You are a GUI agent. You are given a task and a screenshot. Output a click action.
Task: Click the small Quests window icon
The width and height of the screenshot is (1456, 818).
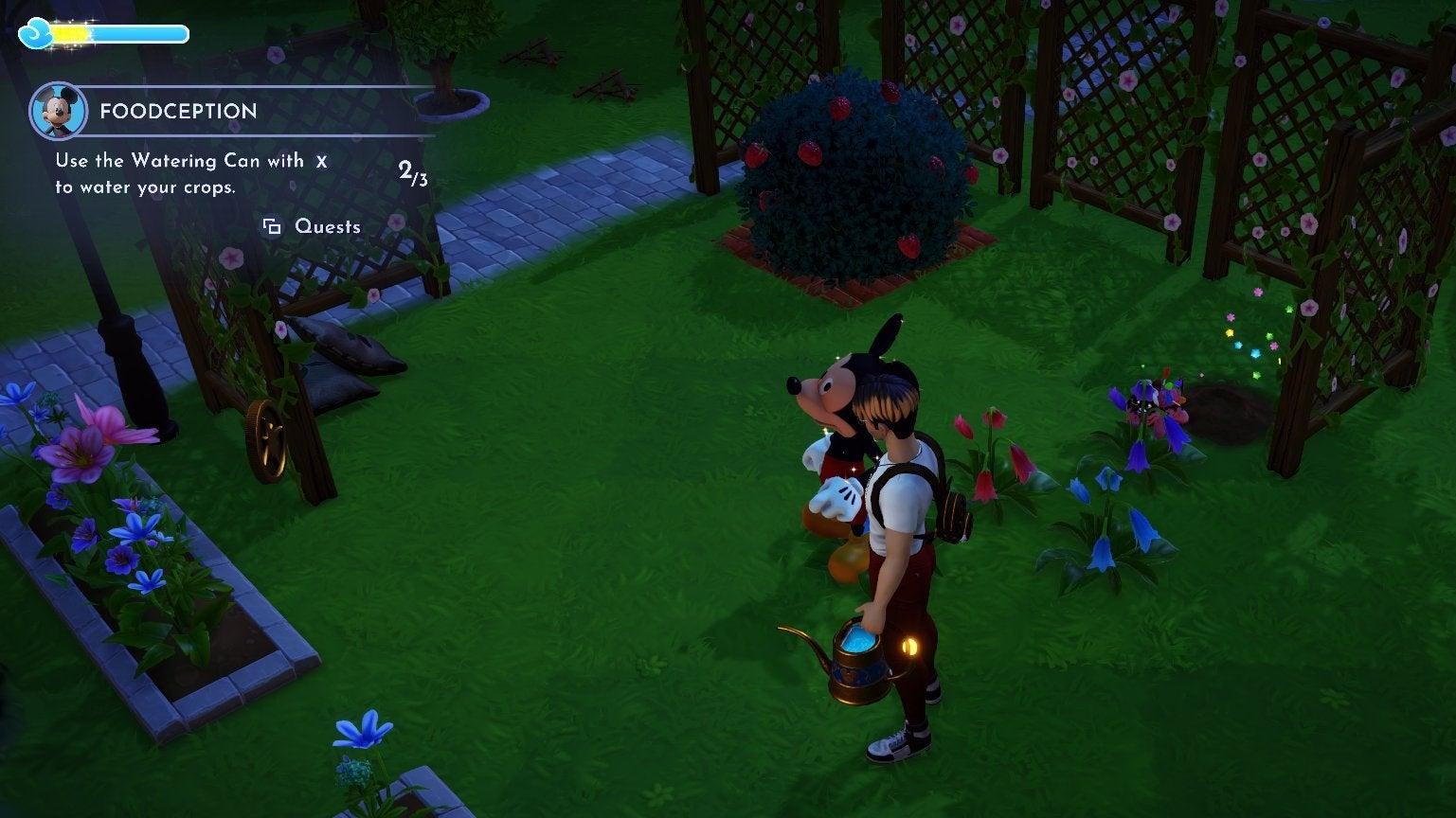(x=272, y=226)
